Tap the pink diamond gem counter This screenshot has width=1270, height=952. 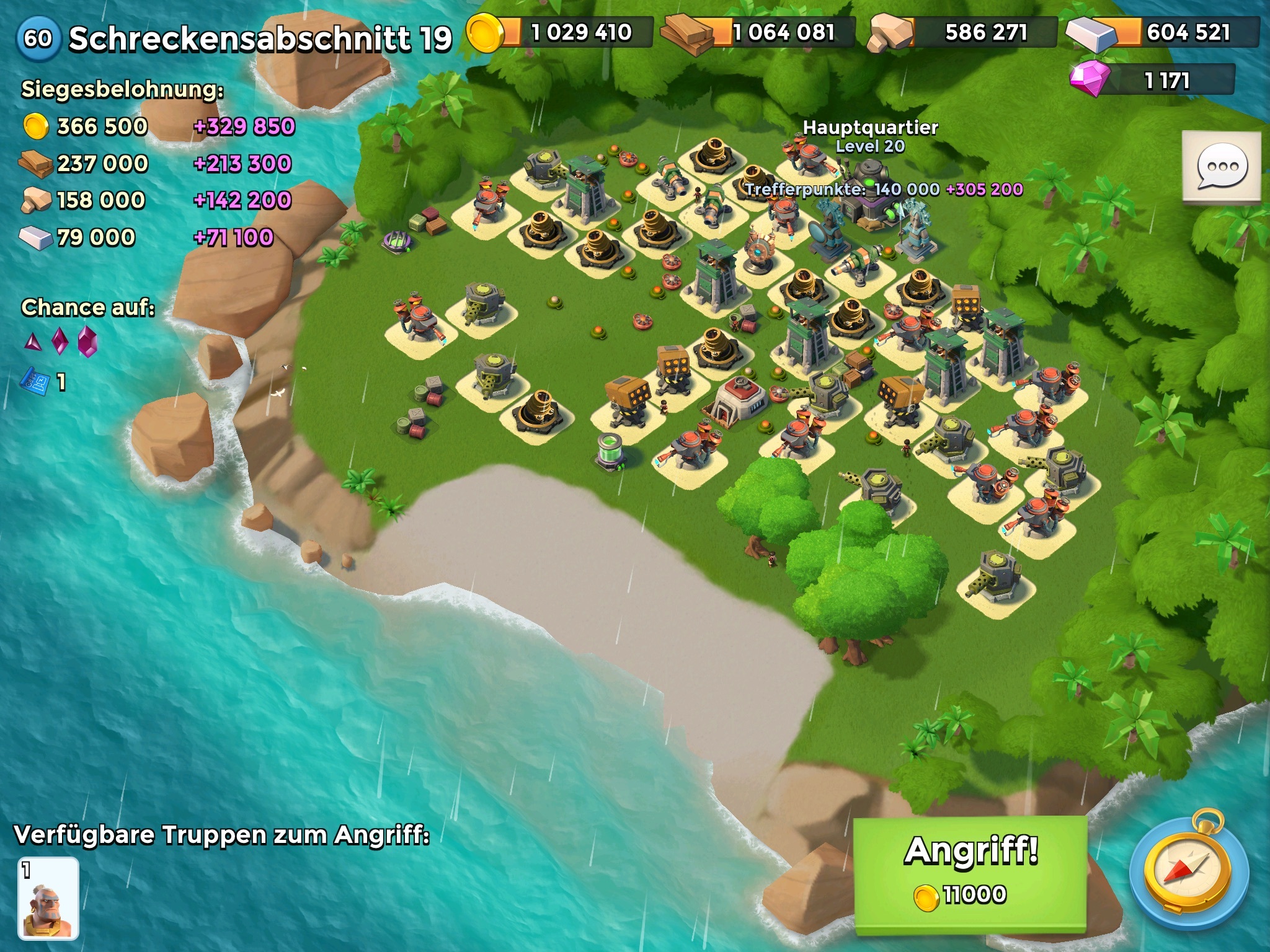click(1153, 80)
